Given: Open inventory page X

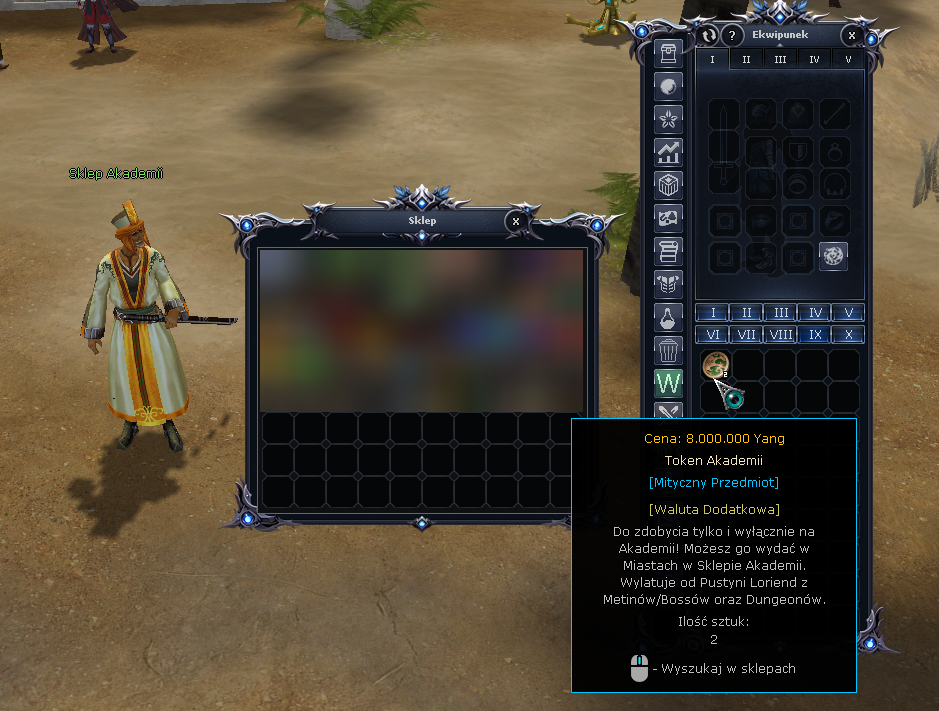Looking at the screenshot, I should click(x=848, y=335).
